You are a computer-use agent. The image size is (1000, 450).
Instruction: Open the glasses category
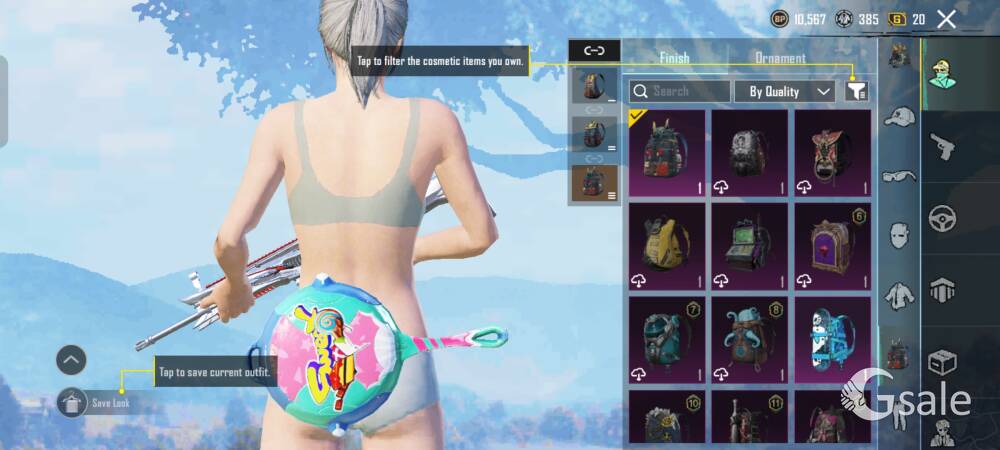pos(900,176)
